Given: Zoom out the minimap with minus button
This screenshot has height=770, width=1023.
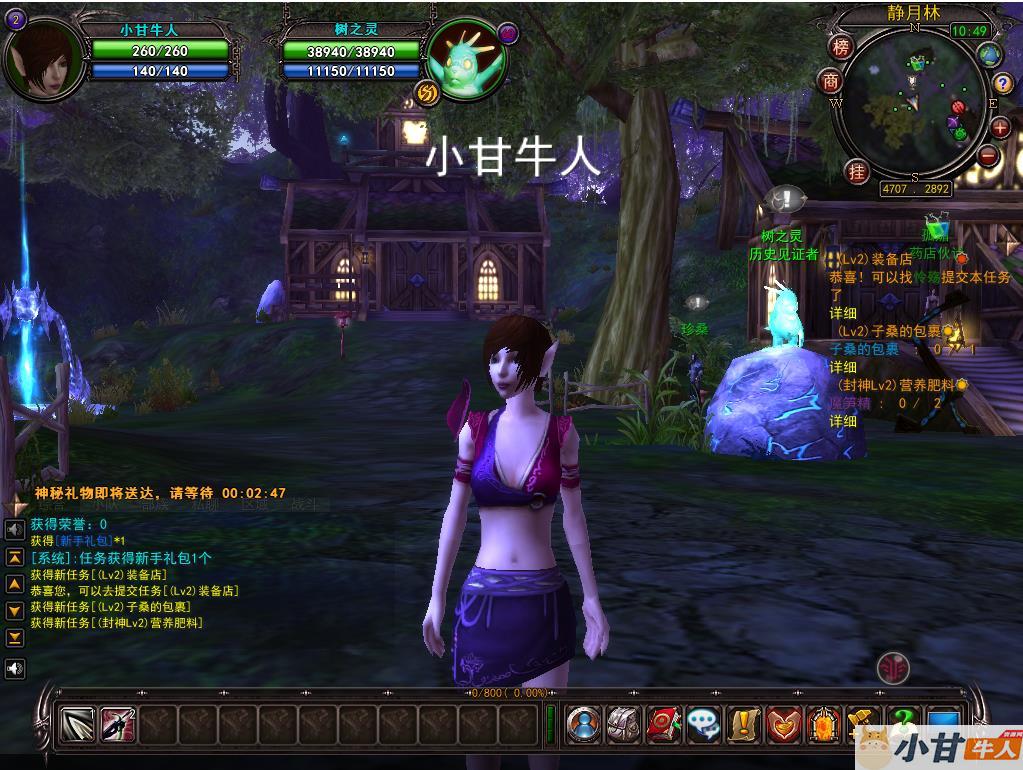Looking at the screenshot, I should [x=989, y=155].
